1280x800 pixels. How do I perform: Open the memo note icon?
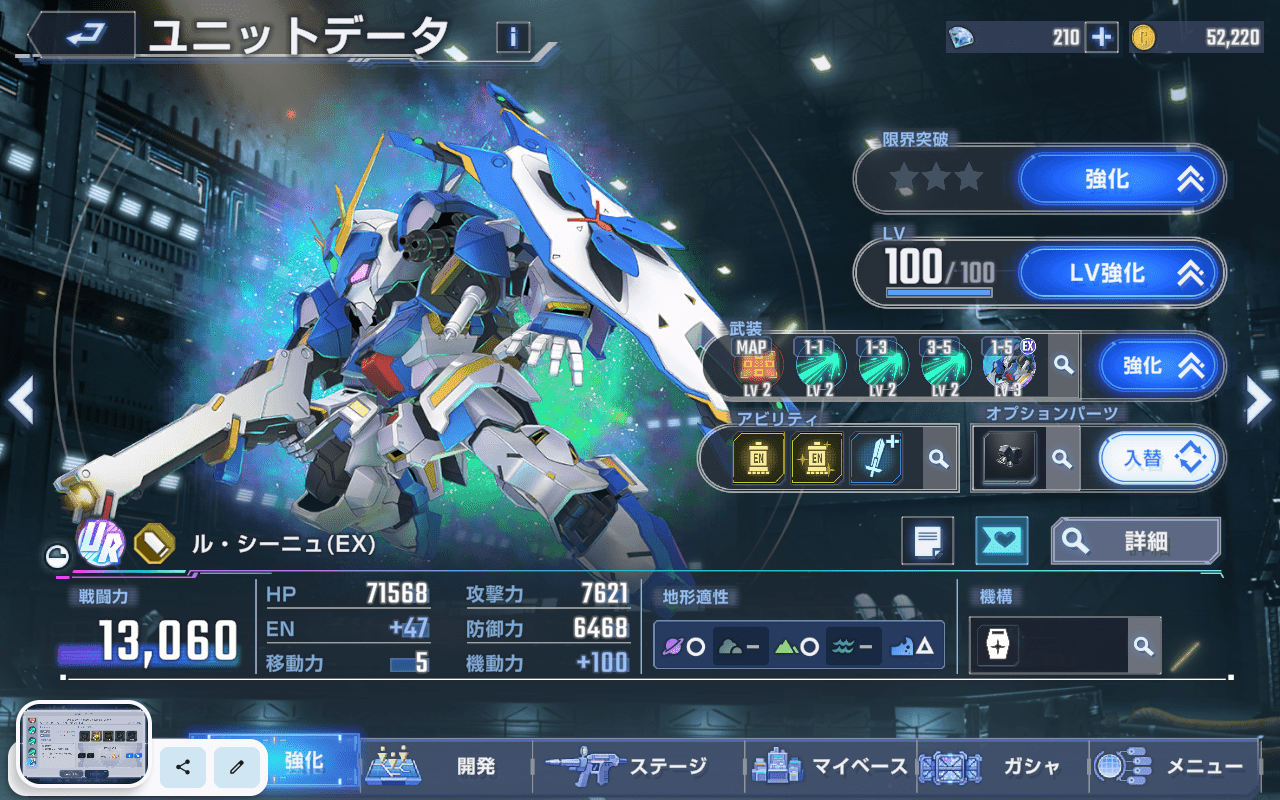pyautogui.click(x=927, y=541)
